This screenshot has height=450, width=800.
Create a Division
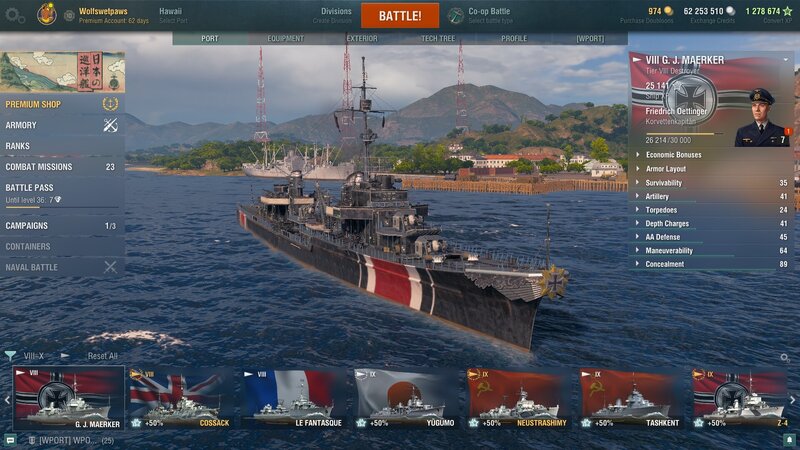click(336, 15)
